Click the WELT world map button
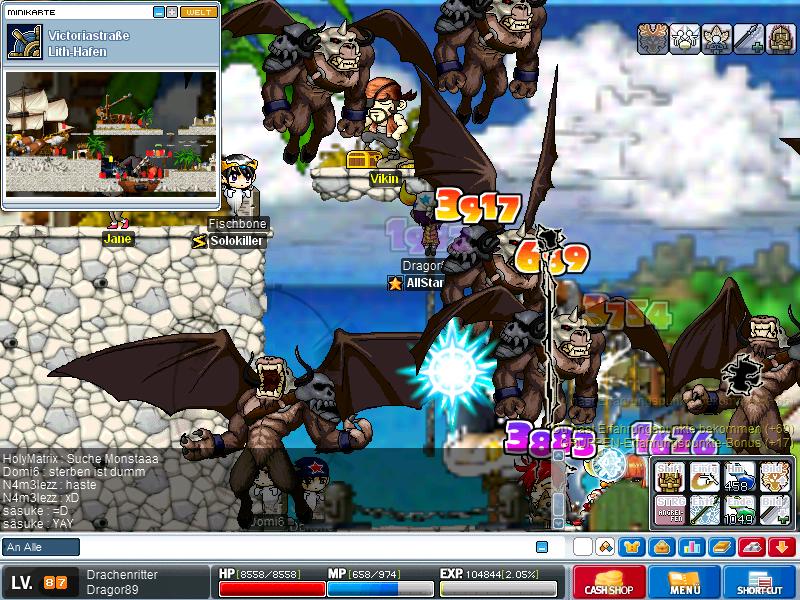This screenshot has width=800, height=600. point(197,12)
